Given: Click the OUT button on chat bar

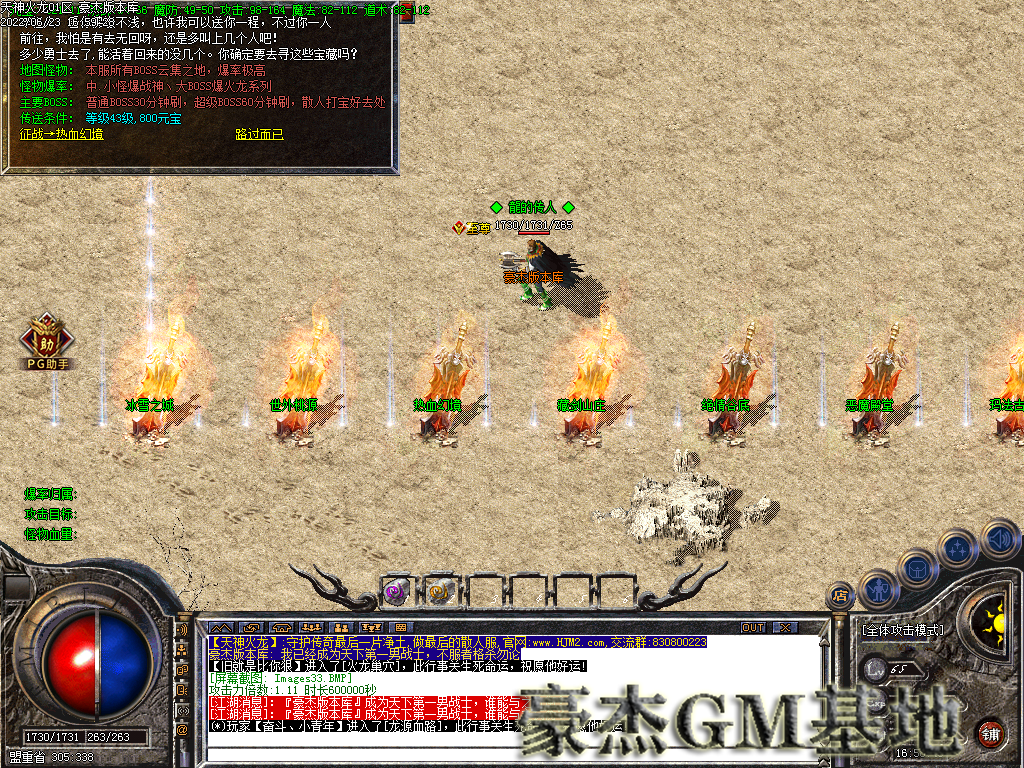Looking at the screenshot, I should [752, 627].
